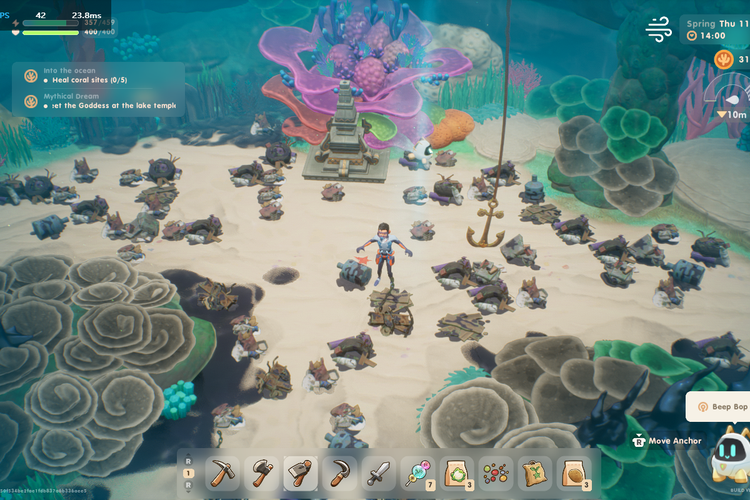Select the sword hotbar slot

[x=379, y=473]
